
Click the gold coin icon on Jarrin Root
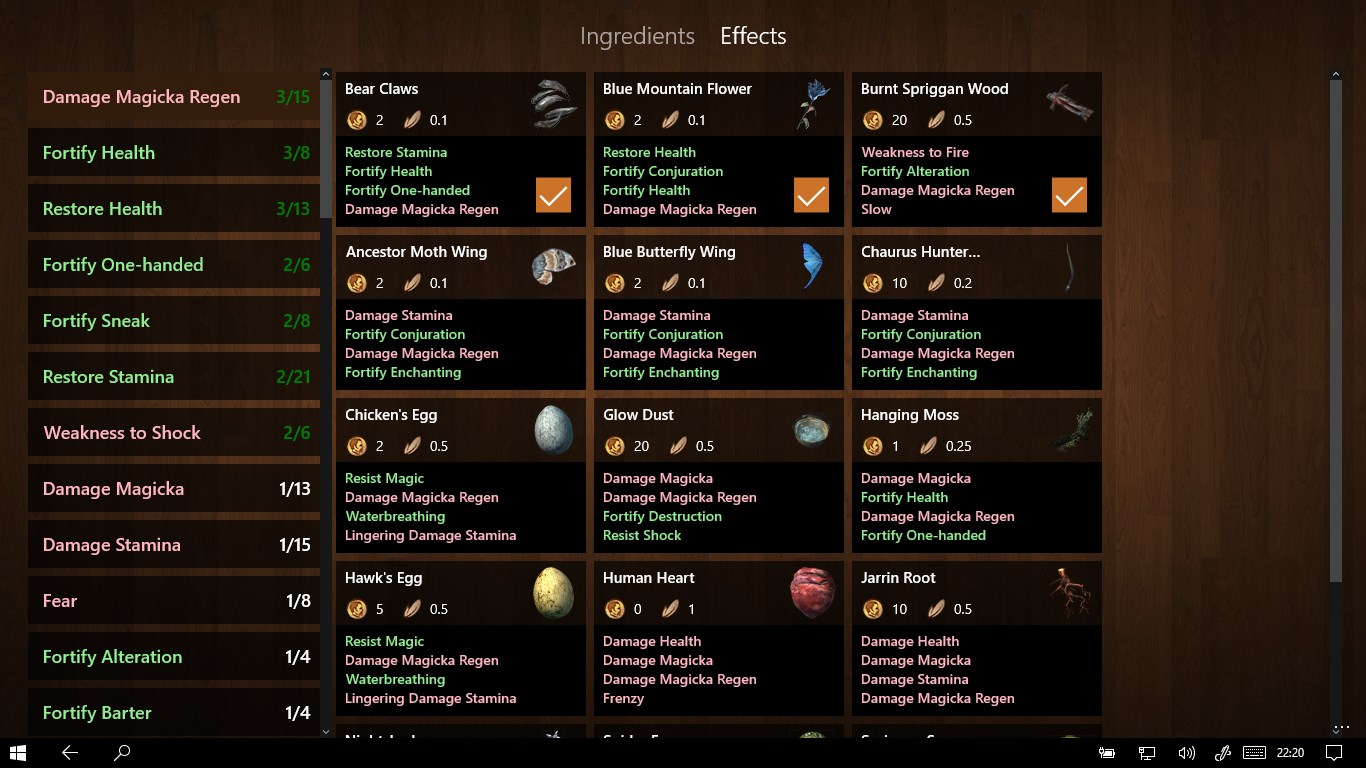[872, 609]
